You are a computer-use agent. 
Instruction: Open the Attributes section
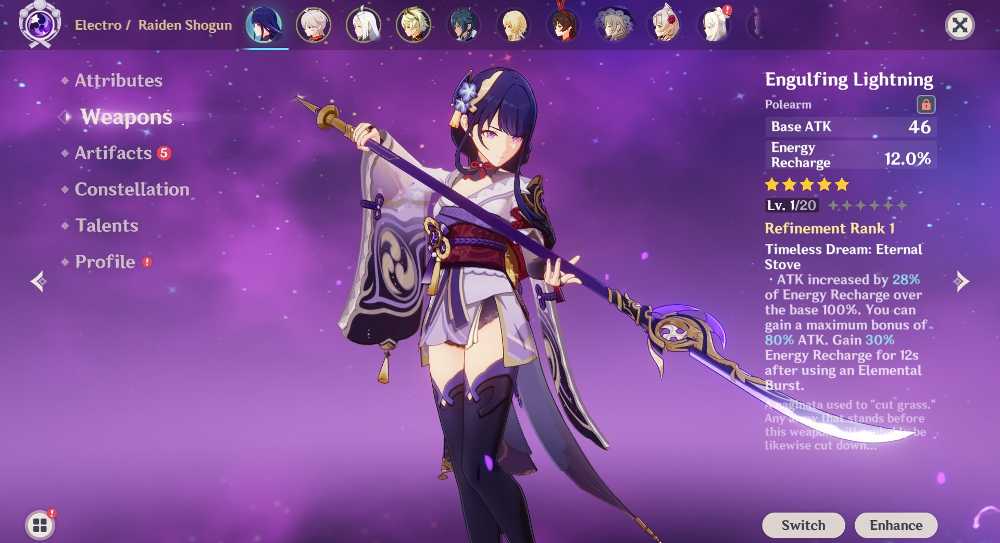point(118,80)
